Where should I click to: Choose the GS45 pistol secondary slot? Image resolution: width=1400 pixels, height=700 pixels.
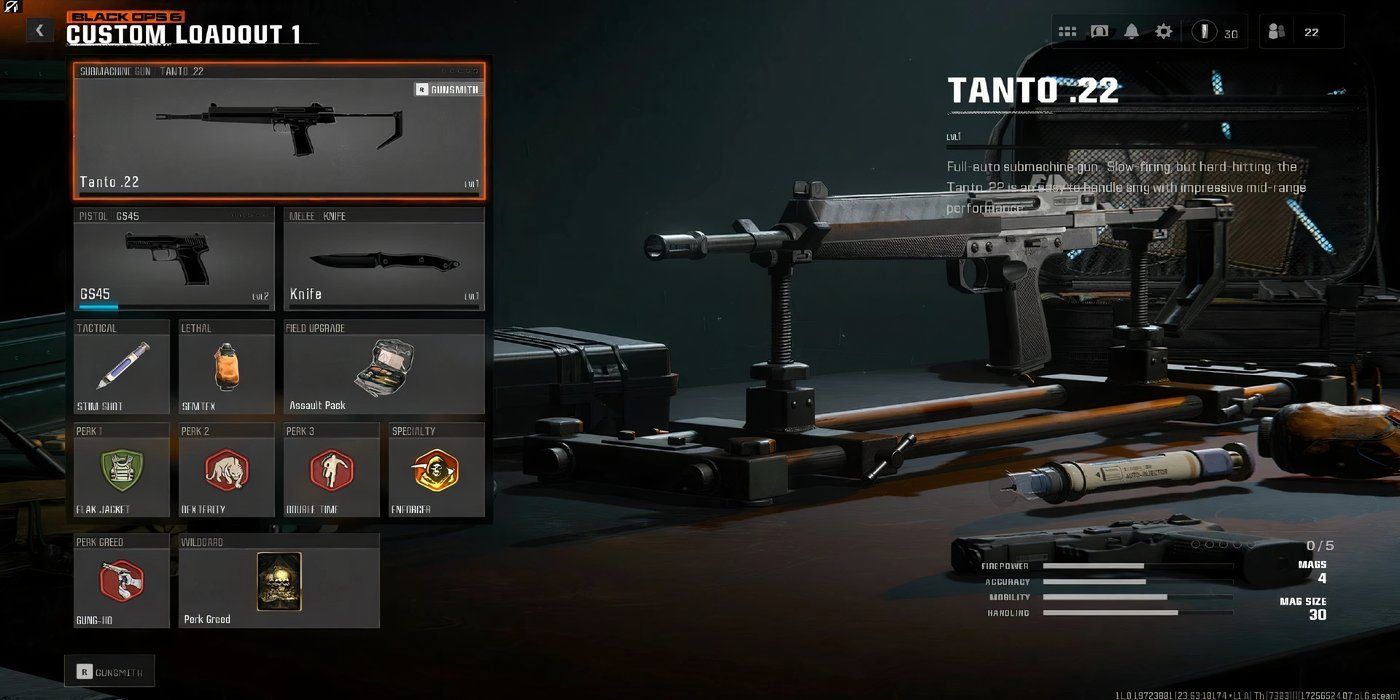tap(174, 260)
